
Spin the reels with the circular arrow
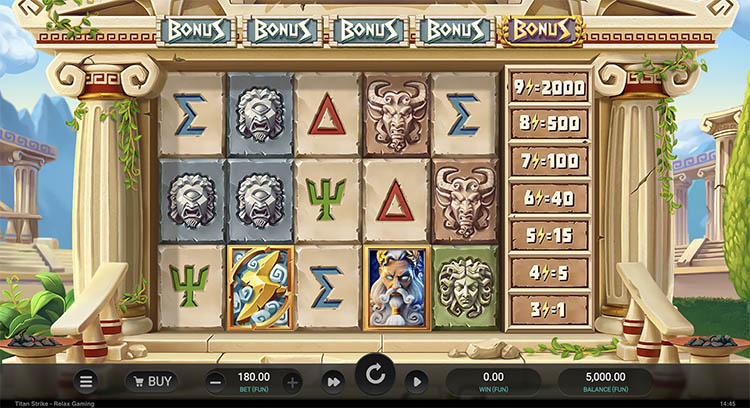[375, 376]
